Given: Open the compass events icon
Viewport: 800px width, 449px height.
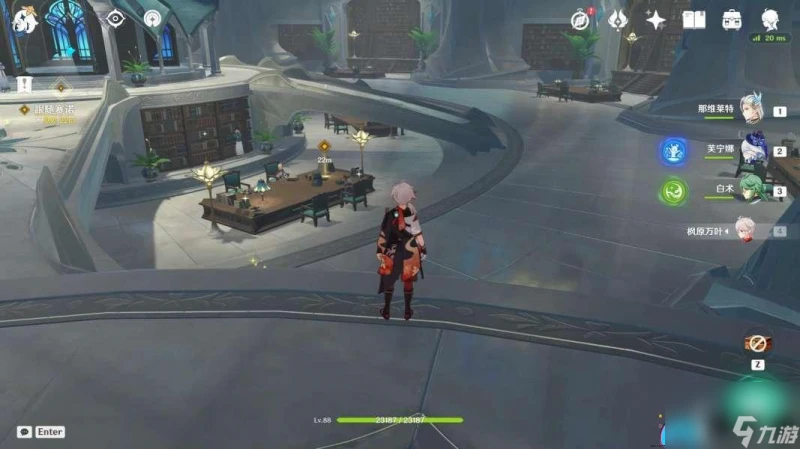Looking at the screenshot, I should click(x=580, y=19).
